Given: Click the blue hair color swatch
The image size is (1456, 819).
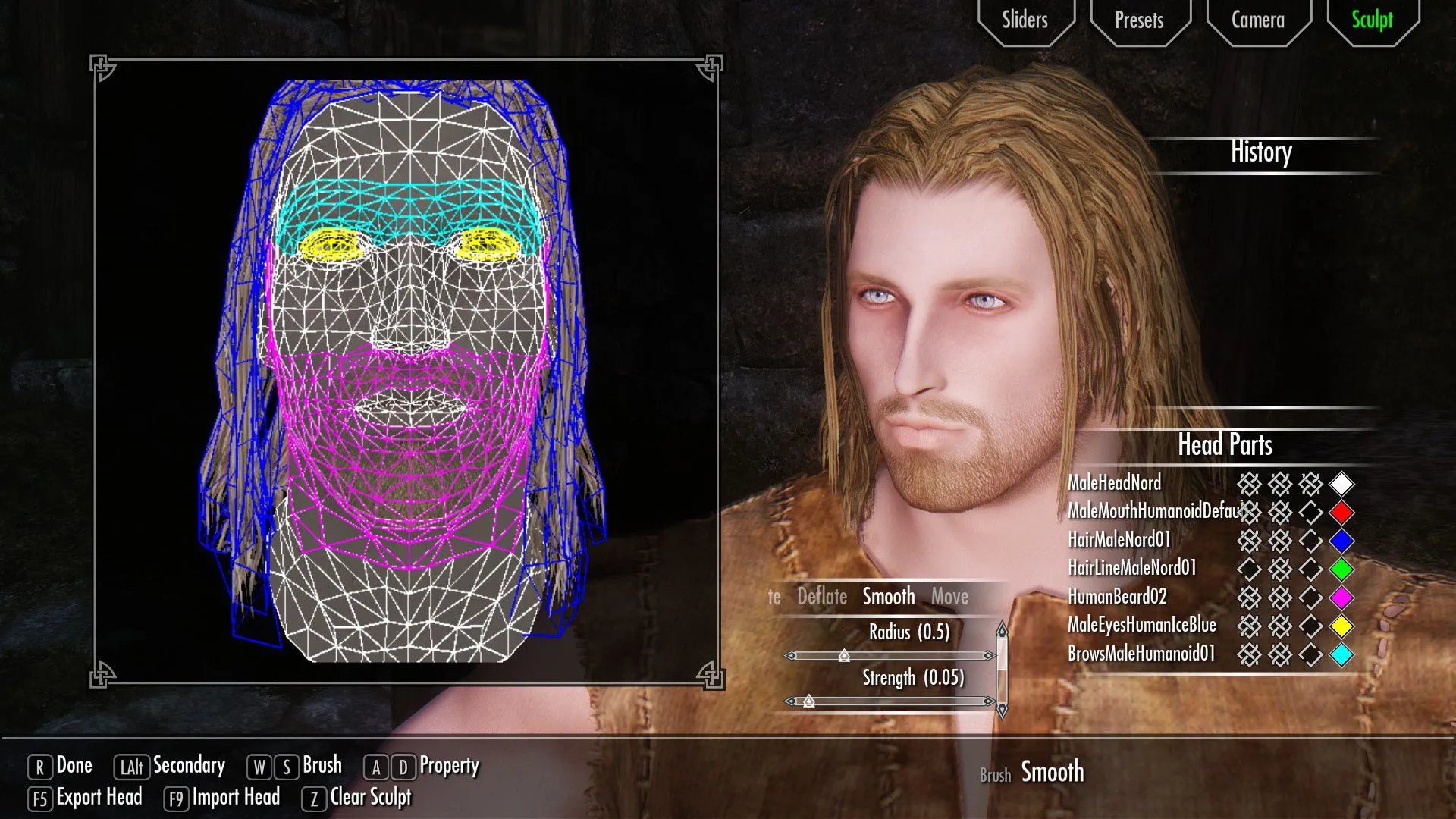Looking at the screenshot, I should (1341, 541).
